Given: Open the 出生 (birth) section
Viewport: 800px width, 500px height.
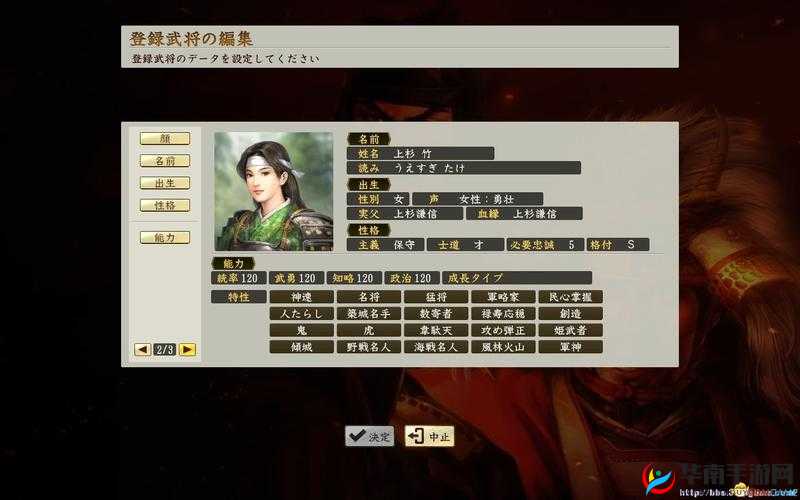Looking at the screenshot, I should coord(165,183).
